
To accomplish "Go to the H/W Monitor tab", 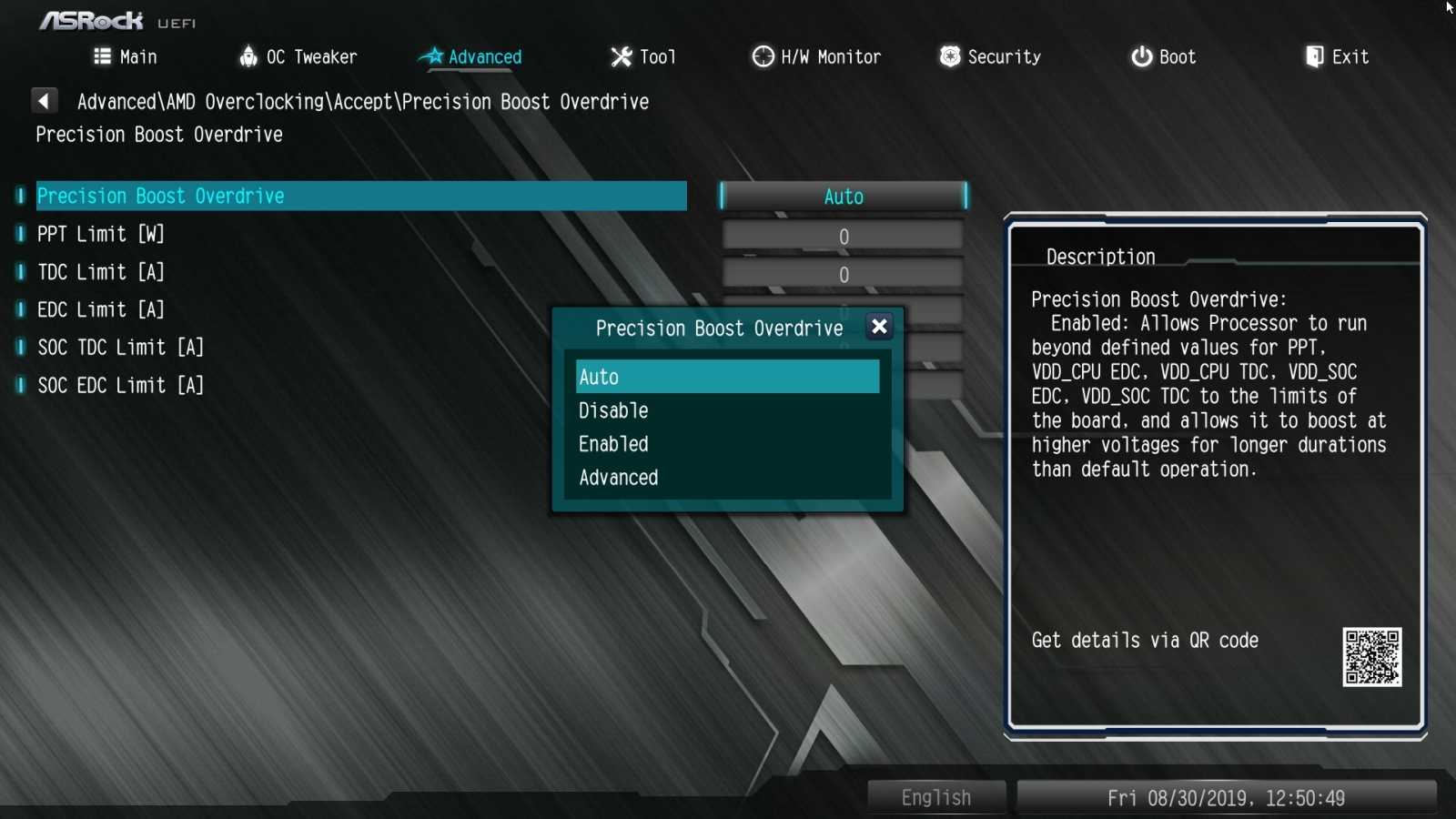I will [816, 57].
